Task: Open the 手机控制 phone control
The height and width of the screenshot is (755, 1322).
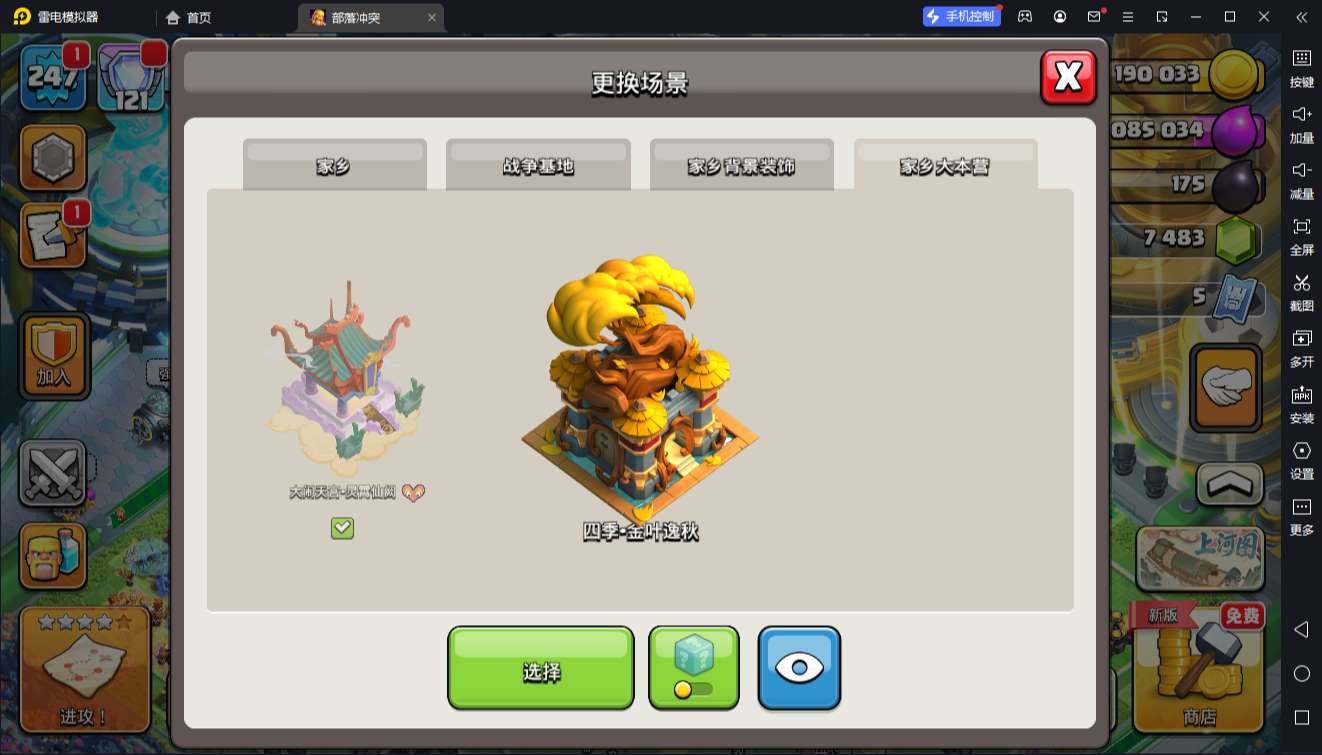Action: click(x=961, y=17)
